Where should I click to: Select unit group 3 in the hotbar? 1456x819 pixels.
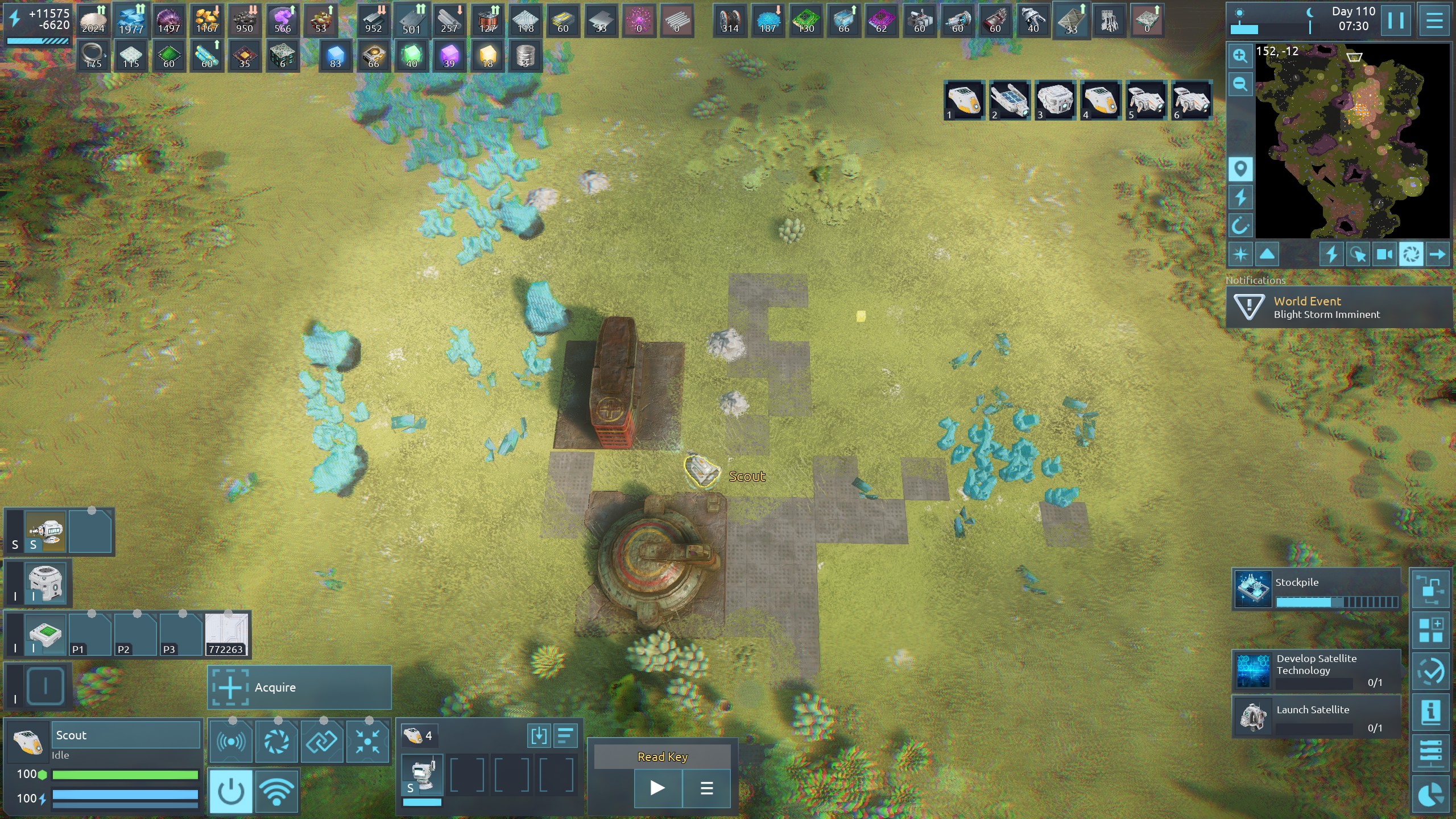[1056, 100]
